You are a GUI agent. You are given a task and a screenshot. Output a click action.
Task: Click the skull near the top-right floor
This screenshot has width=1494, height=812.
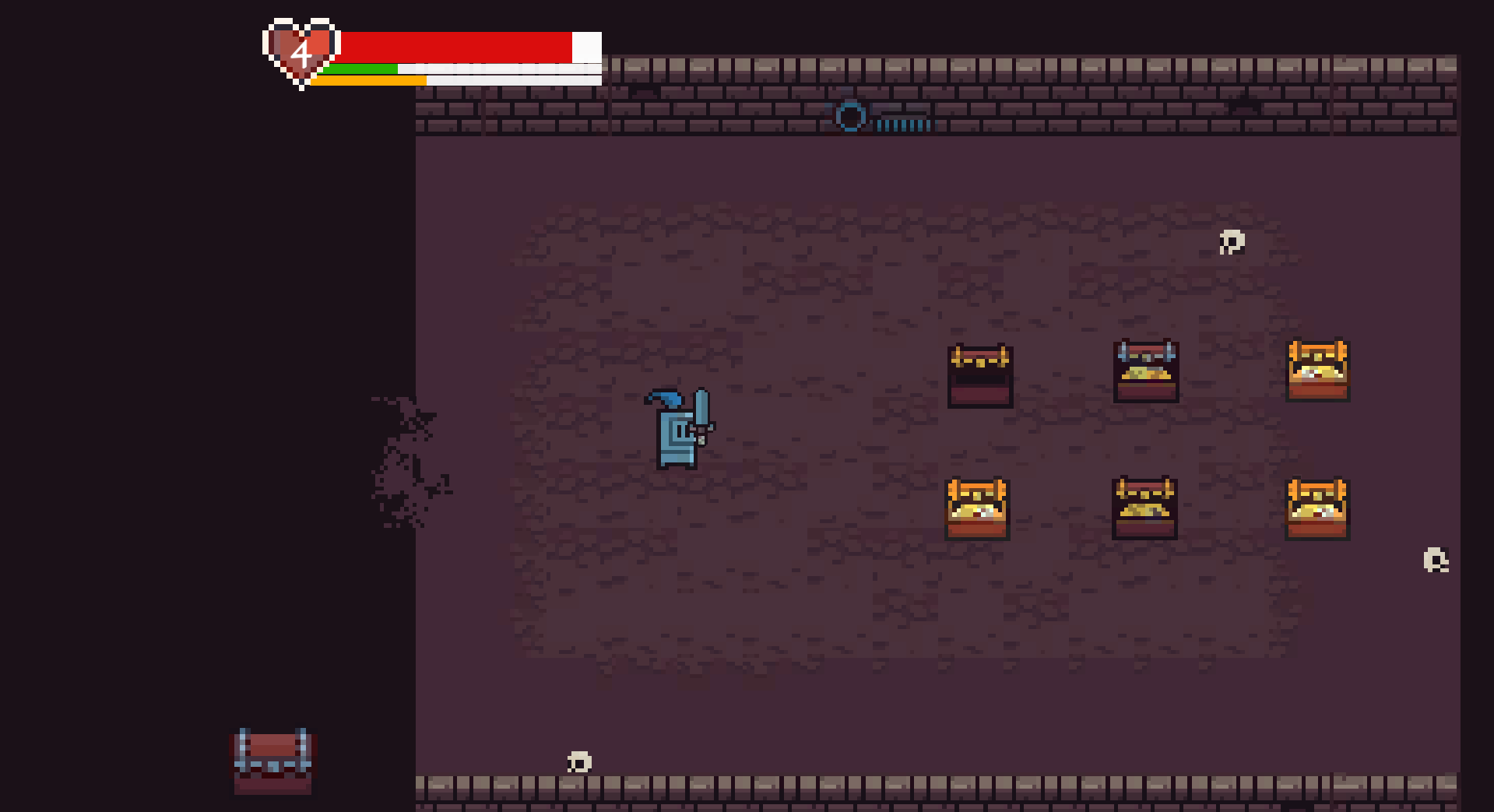coord(1232,243)
